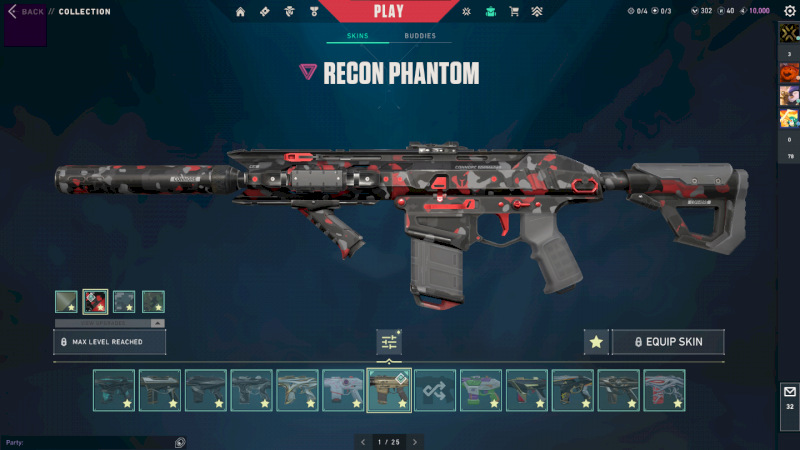Open the collection icon in top bar
Screen dimensions: 800x450
coord(490,12)
